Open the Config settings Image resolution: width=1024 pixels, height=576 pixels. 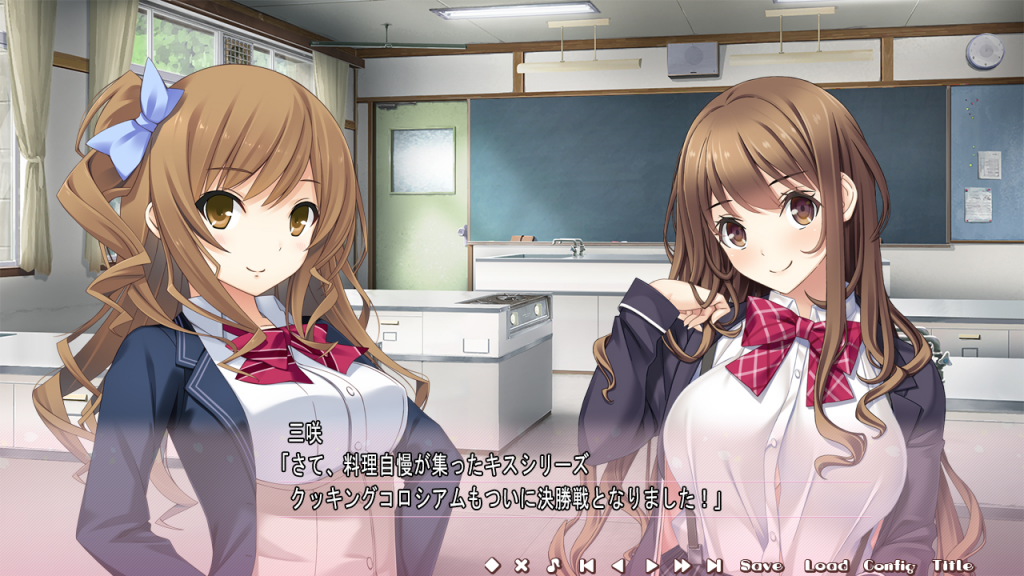[889, 565]
